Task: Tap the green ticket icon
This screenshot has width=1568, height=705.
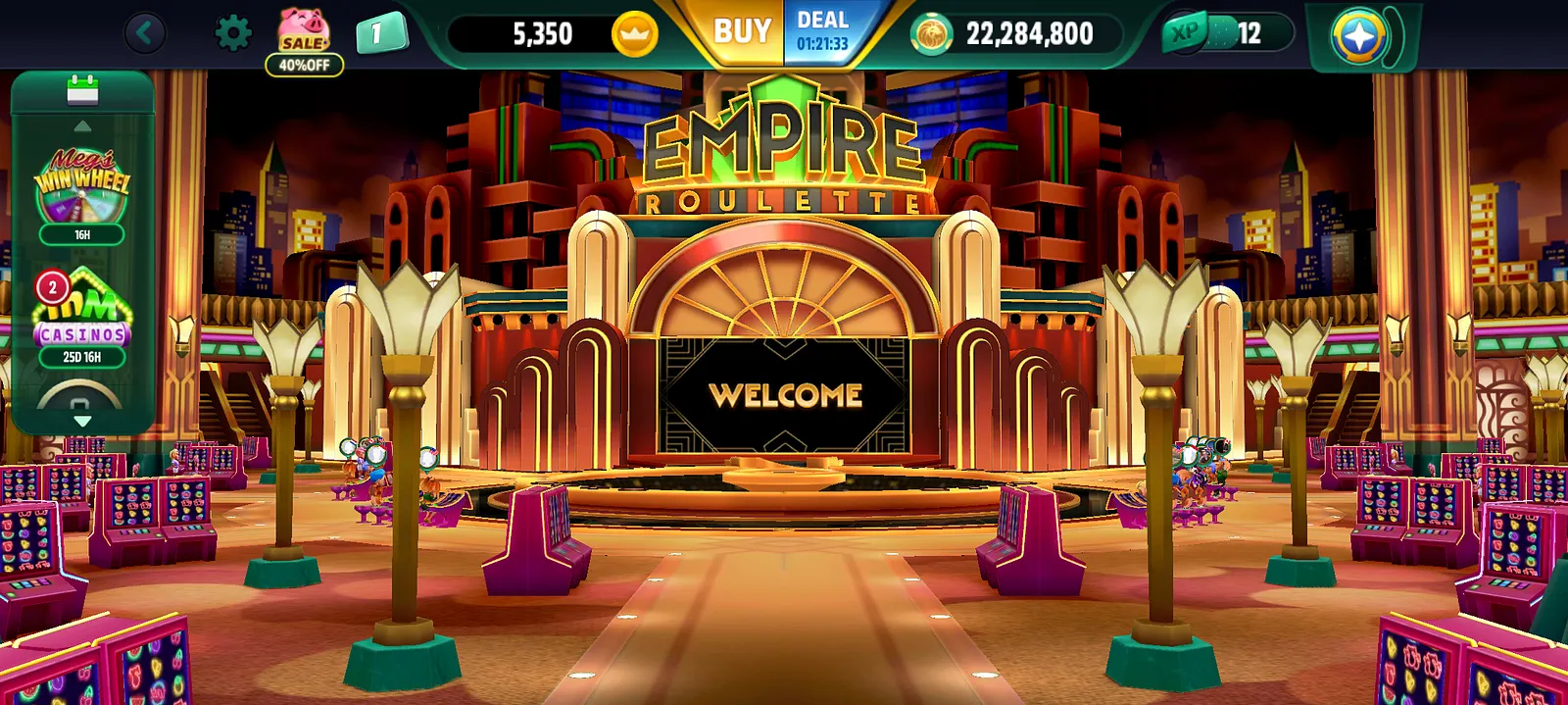Action: click(x=380, y=34)
